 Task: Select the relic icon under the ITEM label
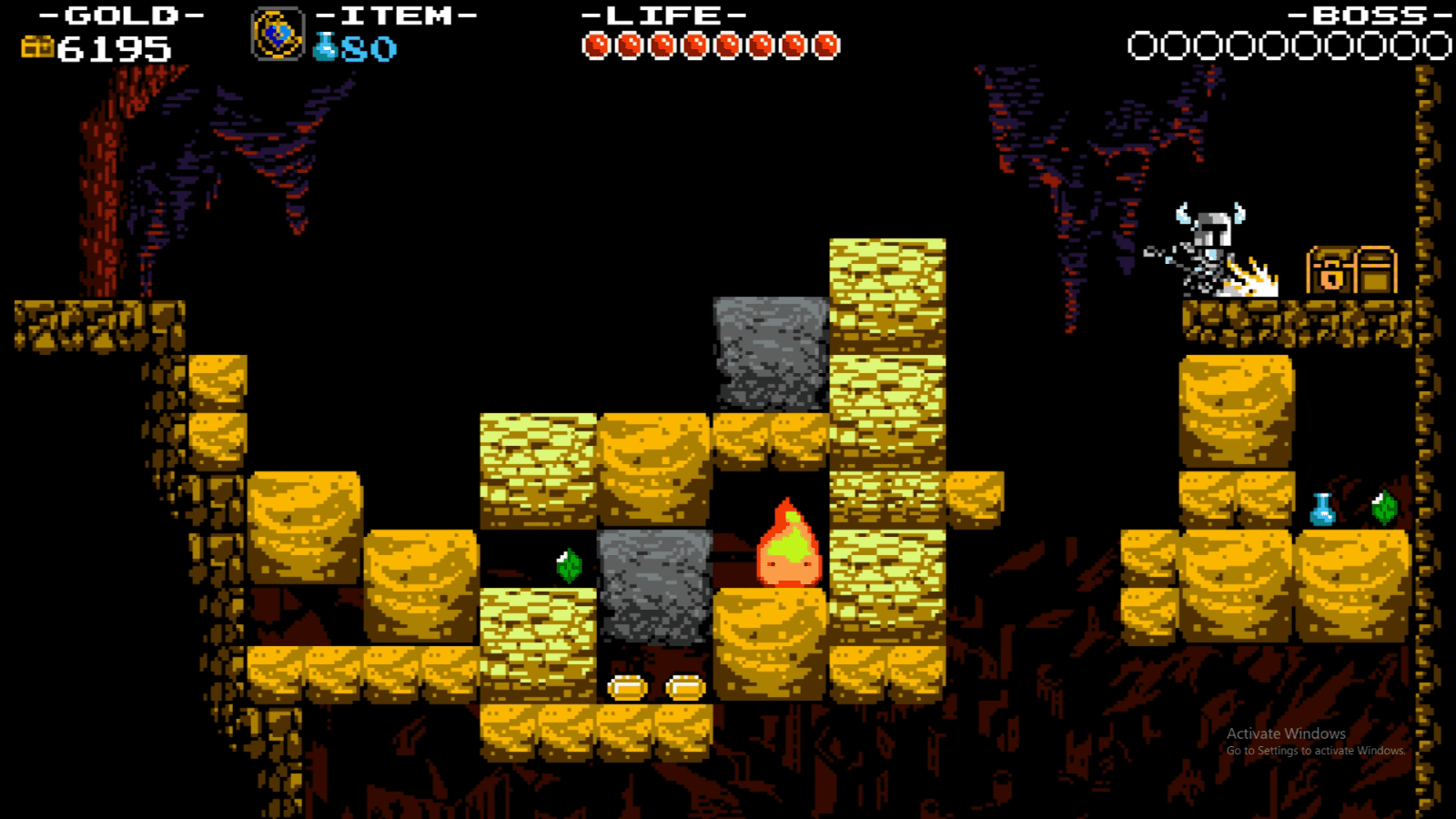coord(276,34)
